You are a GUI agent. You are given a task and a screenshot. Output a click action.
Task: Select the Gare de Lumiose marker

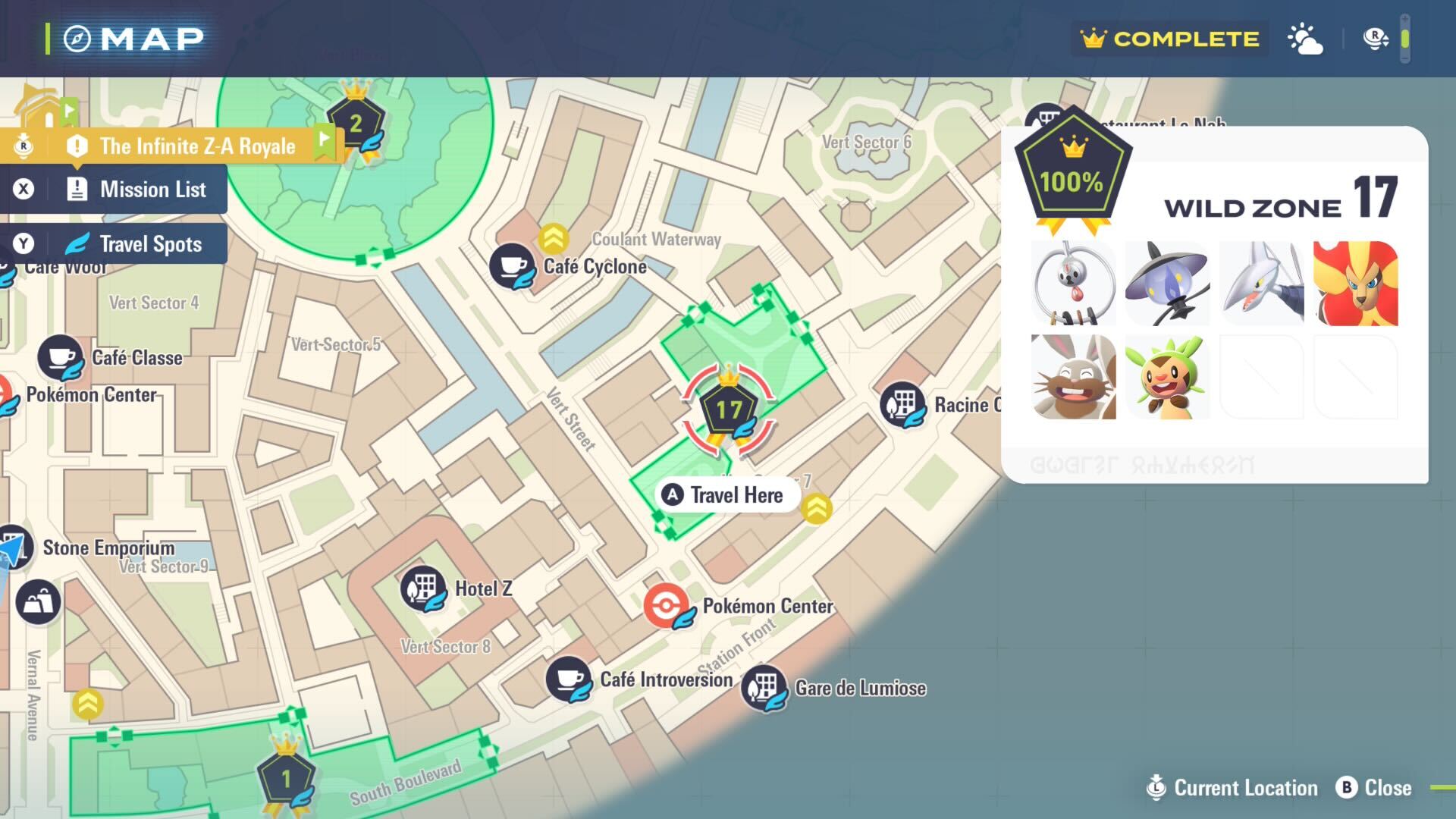click(764, 688)
